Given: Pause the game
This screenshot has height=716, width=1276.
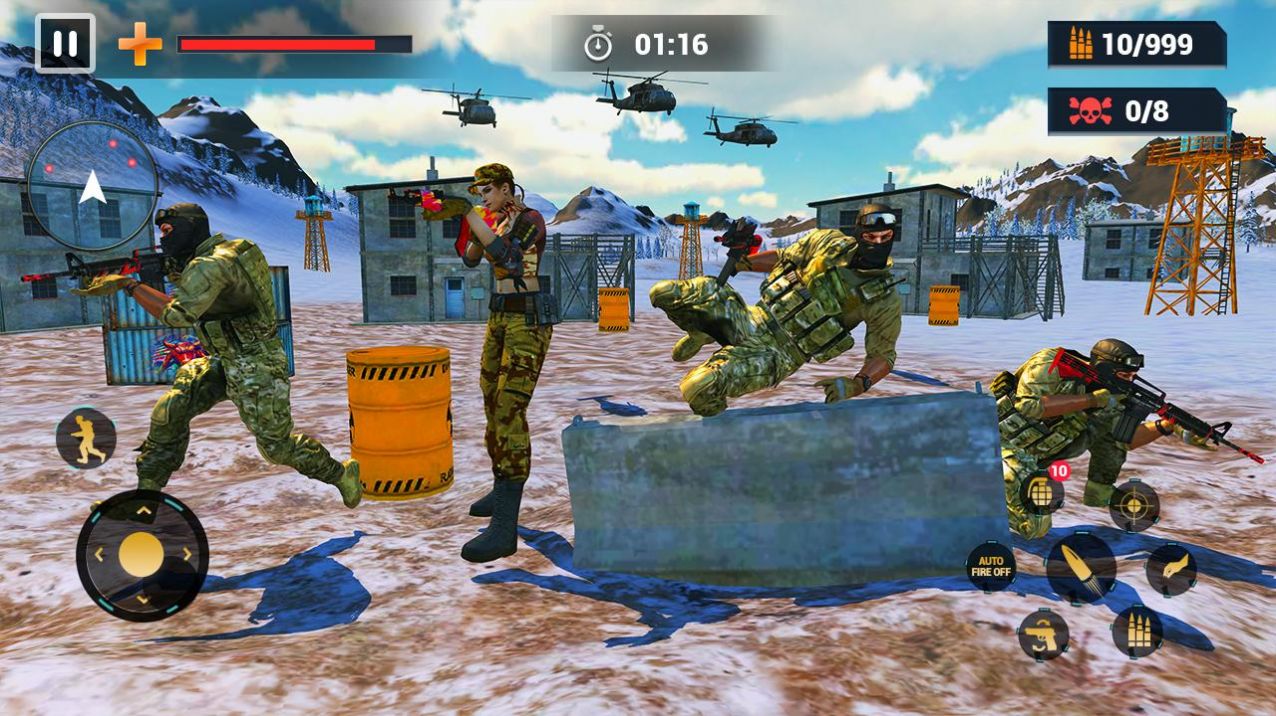Looking at the screenshot, I should (x=65, y=43).
